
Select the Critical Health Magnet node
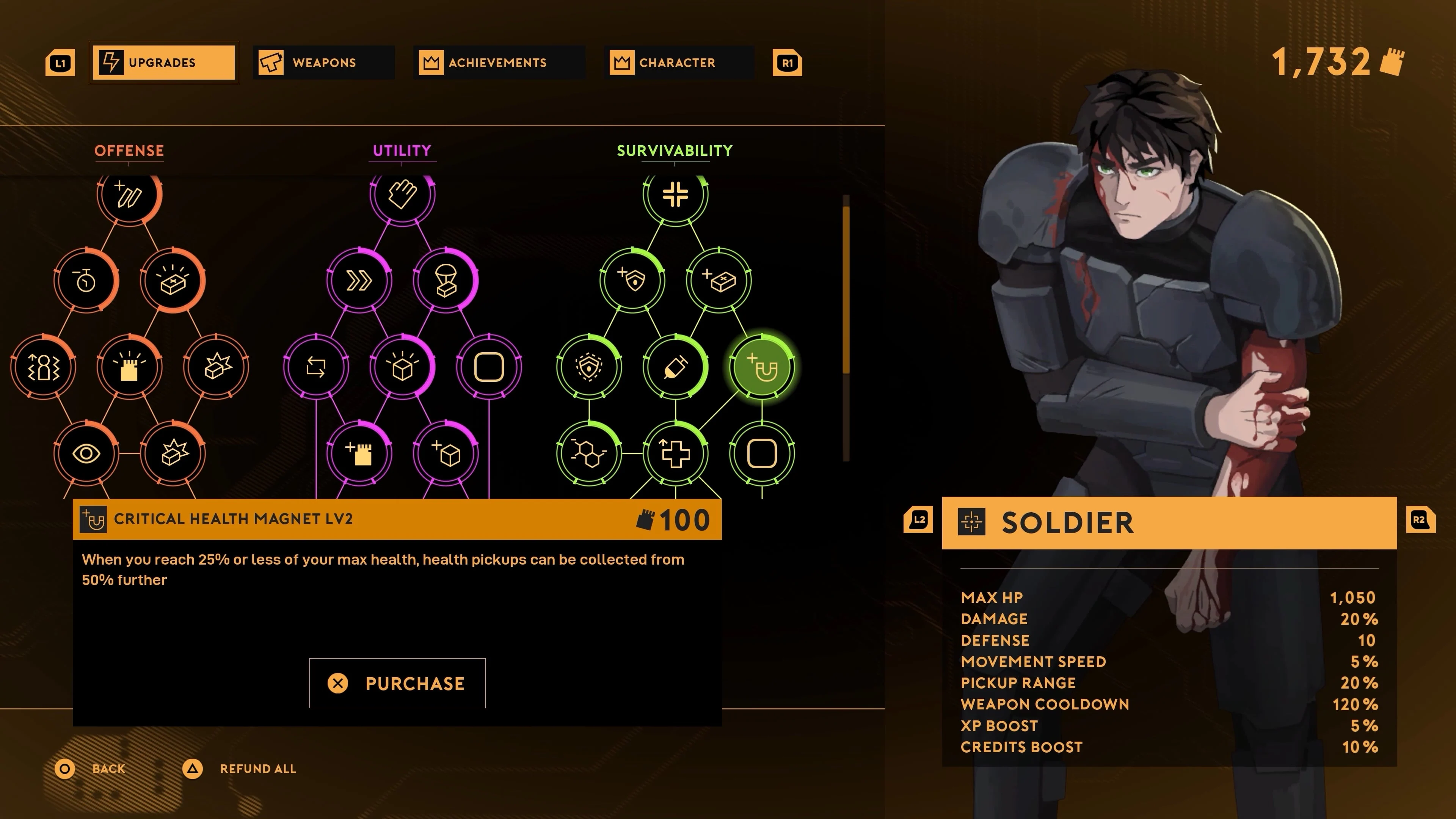[763, 367]
